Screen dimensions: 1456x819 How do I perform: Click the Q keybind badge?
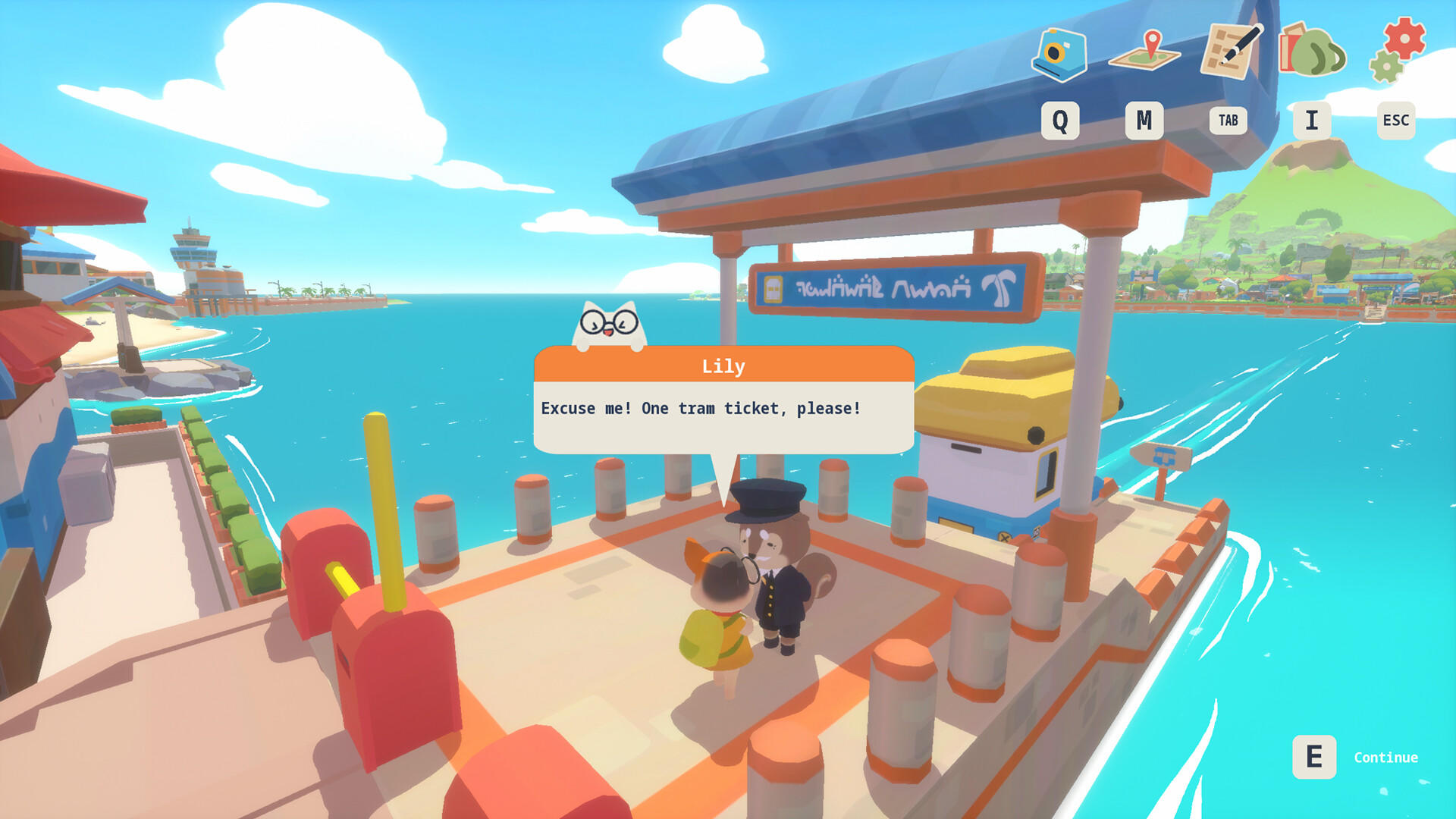point(1061,119)
